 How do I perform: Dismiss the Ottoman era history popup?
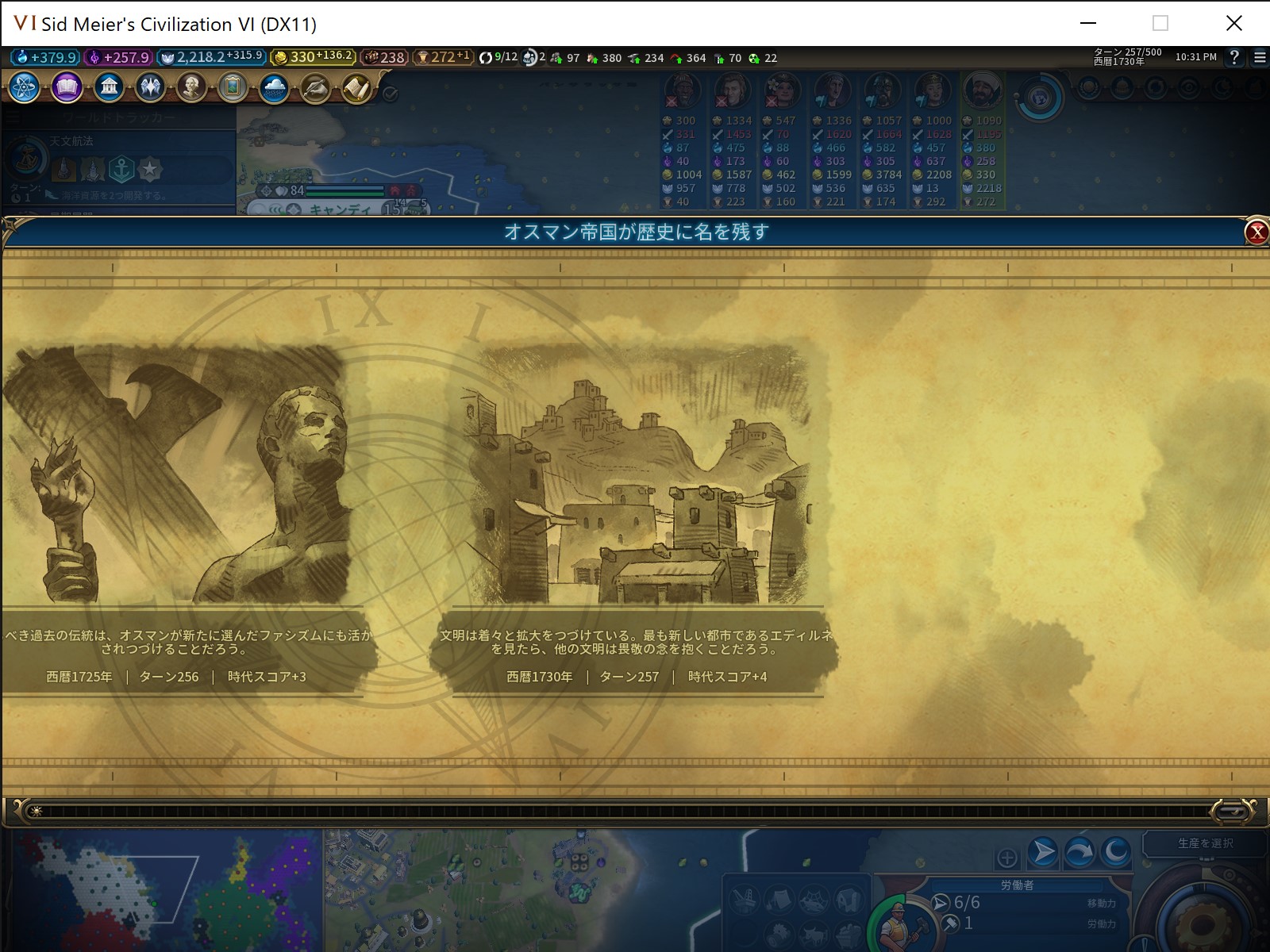(x=1256, y=231)
